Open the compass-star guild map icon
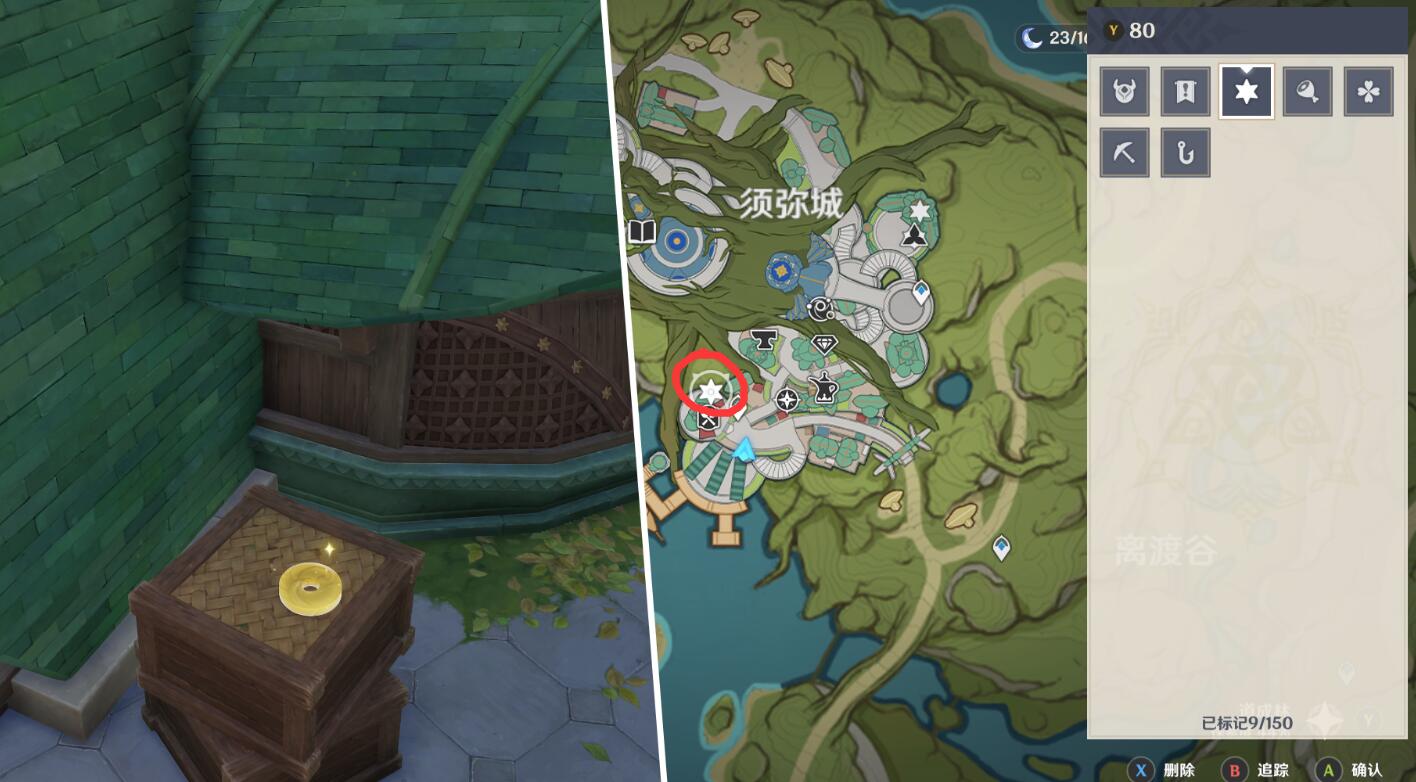 pyautogui.click(x=787, y=400)
